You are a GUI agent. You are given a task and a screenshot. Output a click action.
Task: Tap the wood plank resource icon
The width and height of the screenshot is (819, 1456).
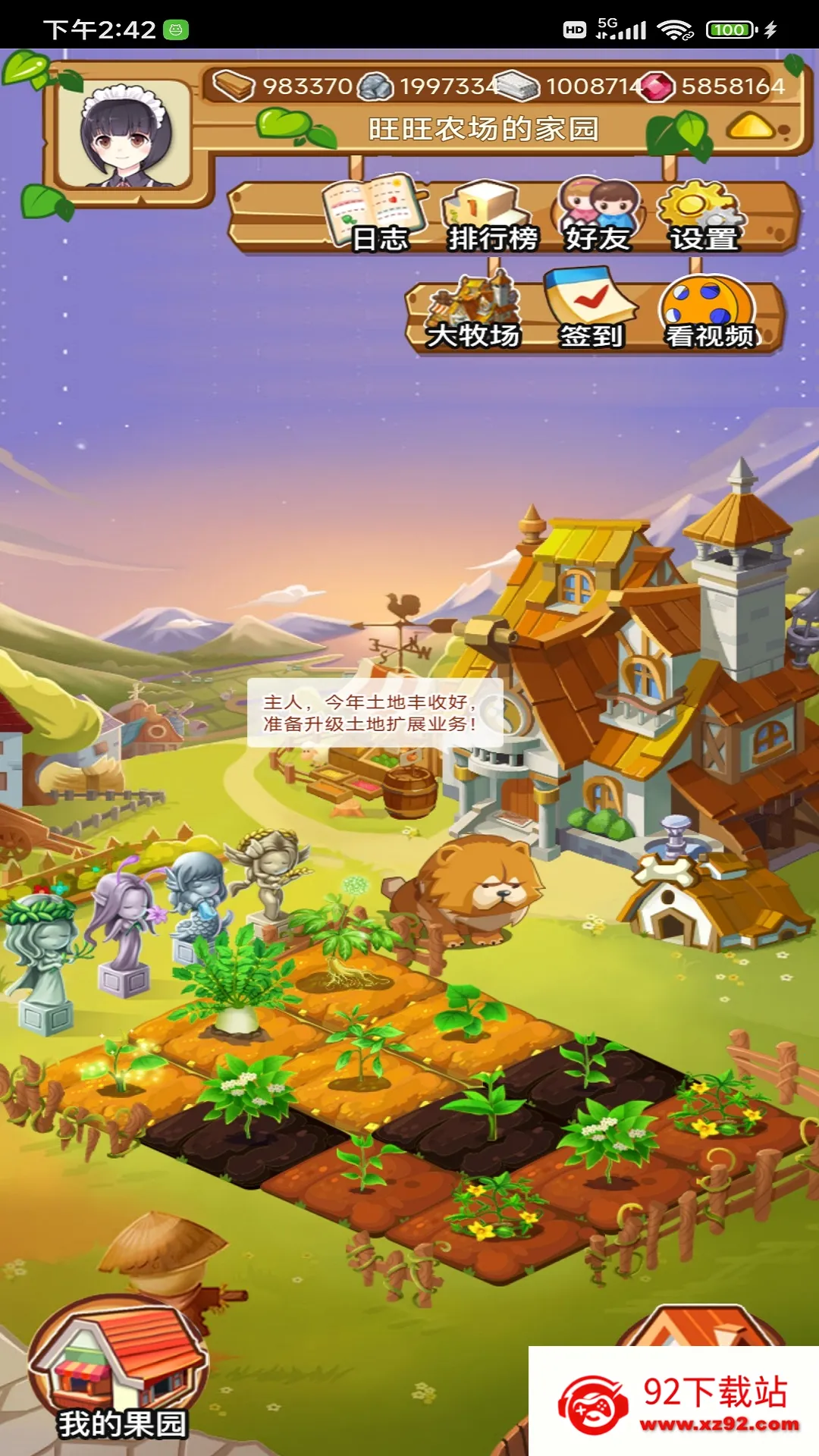click(x=234, y=86)
